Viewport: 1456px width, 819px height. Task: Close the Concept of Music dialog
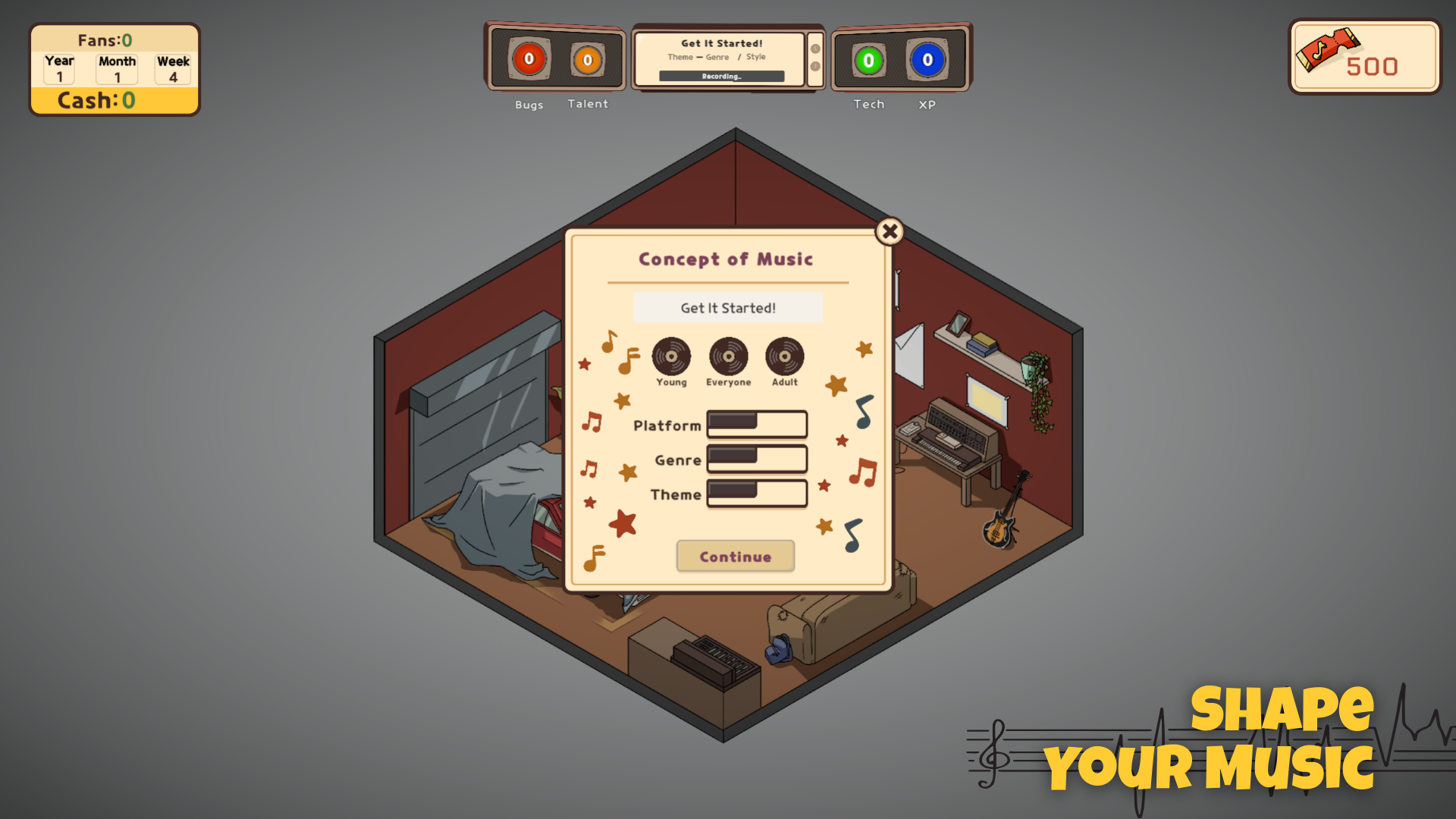890,231
